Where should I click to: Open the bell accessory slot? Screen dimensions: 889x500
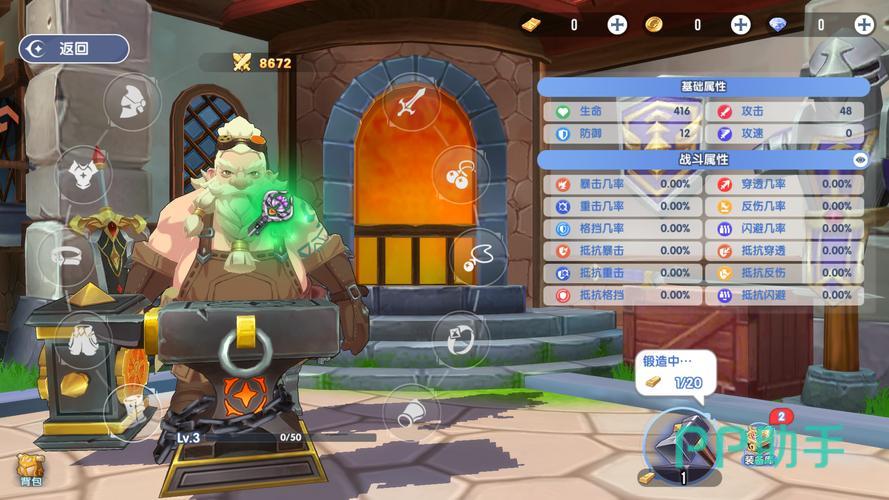411,412
